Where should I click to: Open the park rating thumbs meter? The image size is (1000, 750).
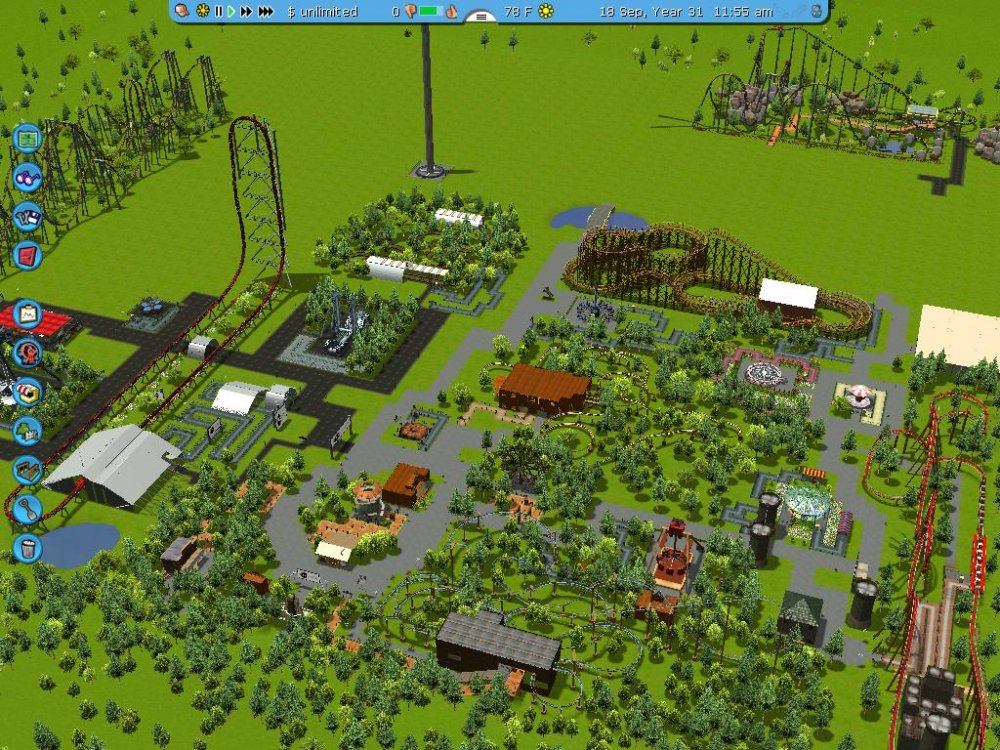click(x=430, y=11)
